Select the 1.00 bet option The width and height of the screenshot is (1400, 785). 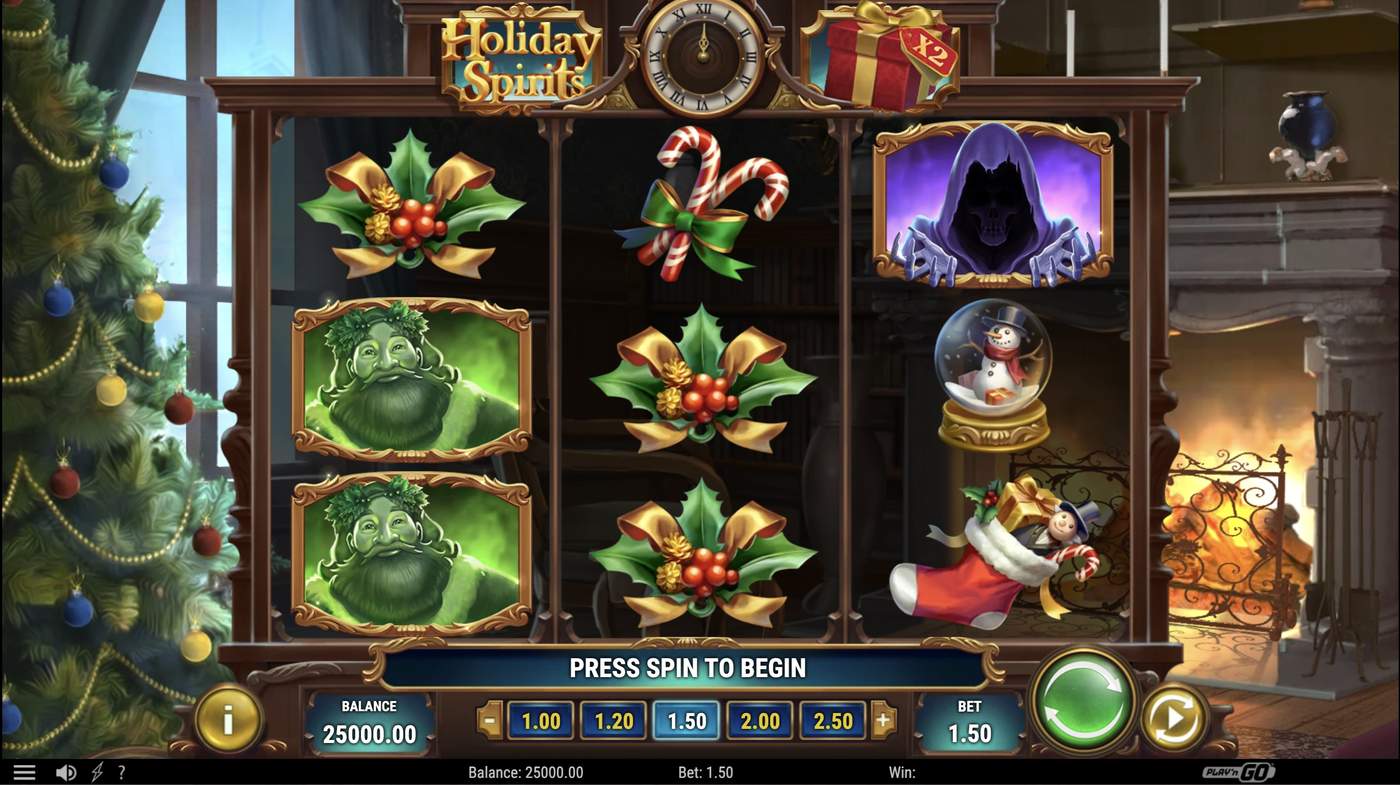coord(540,720)
